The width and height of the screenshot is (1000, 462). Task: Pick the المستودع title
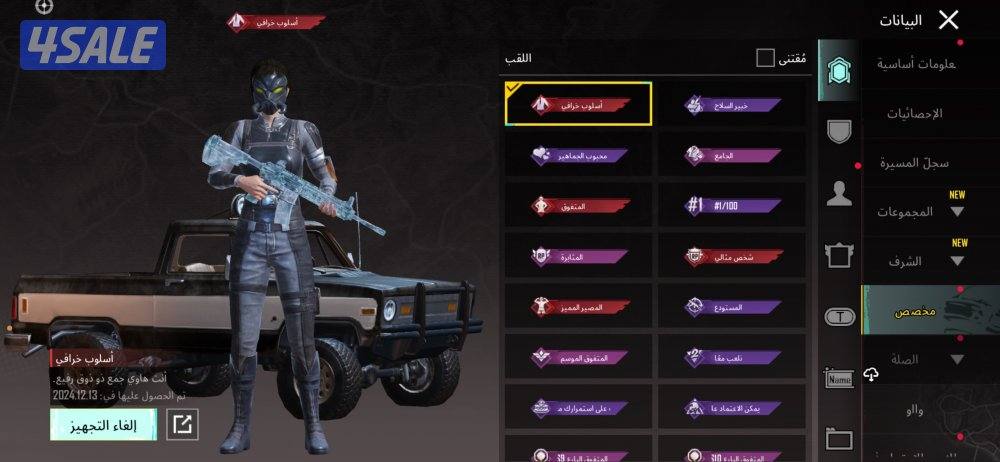(x=732, y=307)
